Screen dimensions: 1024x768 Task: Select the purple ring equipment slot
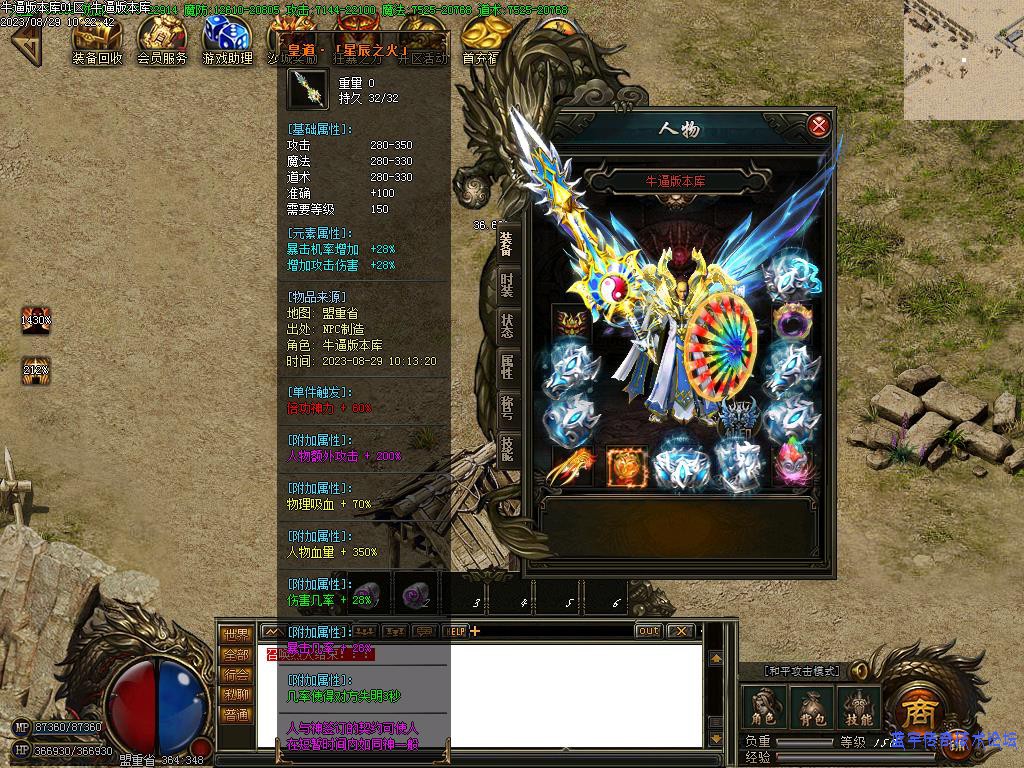791,322
